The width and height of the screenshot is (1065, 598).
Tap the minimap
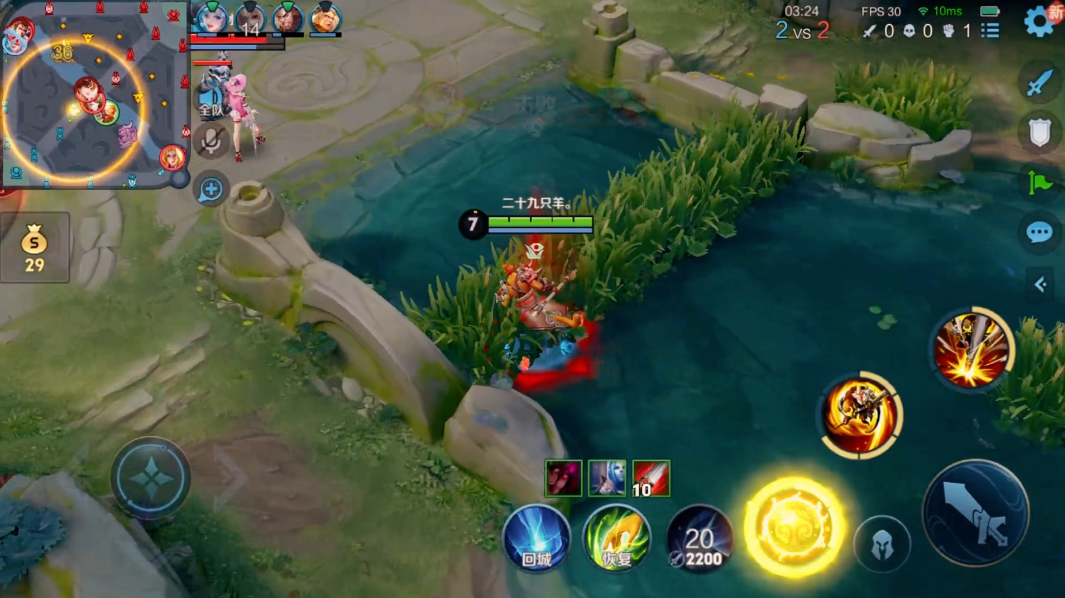tap(90, 95)
